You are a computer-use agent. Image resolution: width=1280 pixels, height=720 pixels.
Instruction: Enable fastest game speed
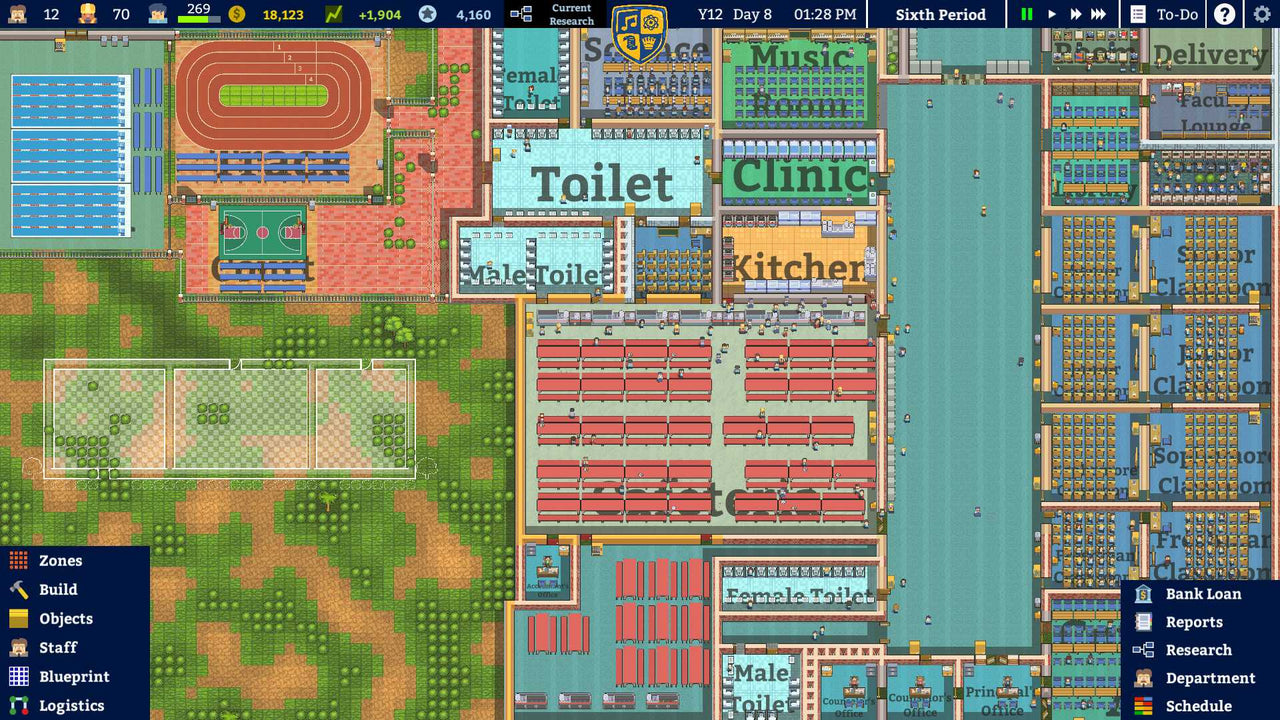[1096, 14]
